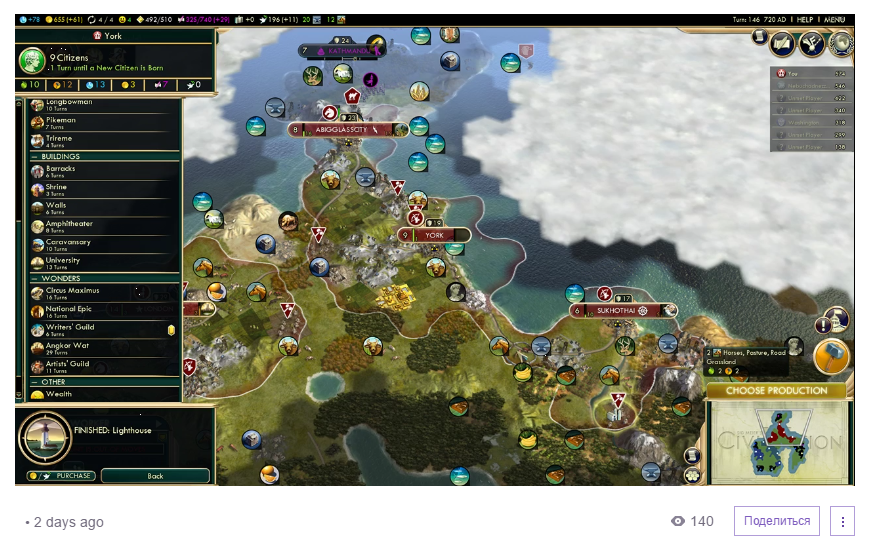Choose the Amphitheater building
The height and width of the screenshot is (551, 873).
tap(68, 226)
